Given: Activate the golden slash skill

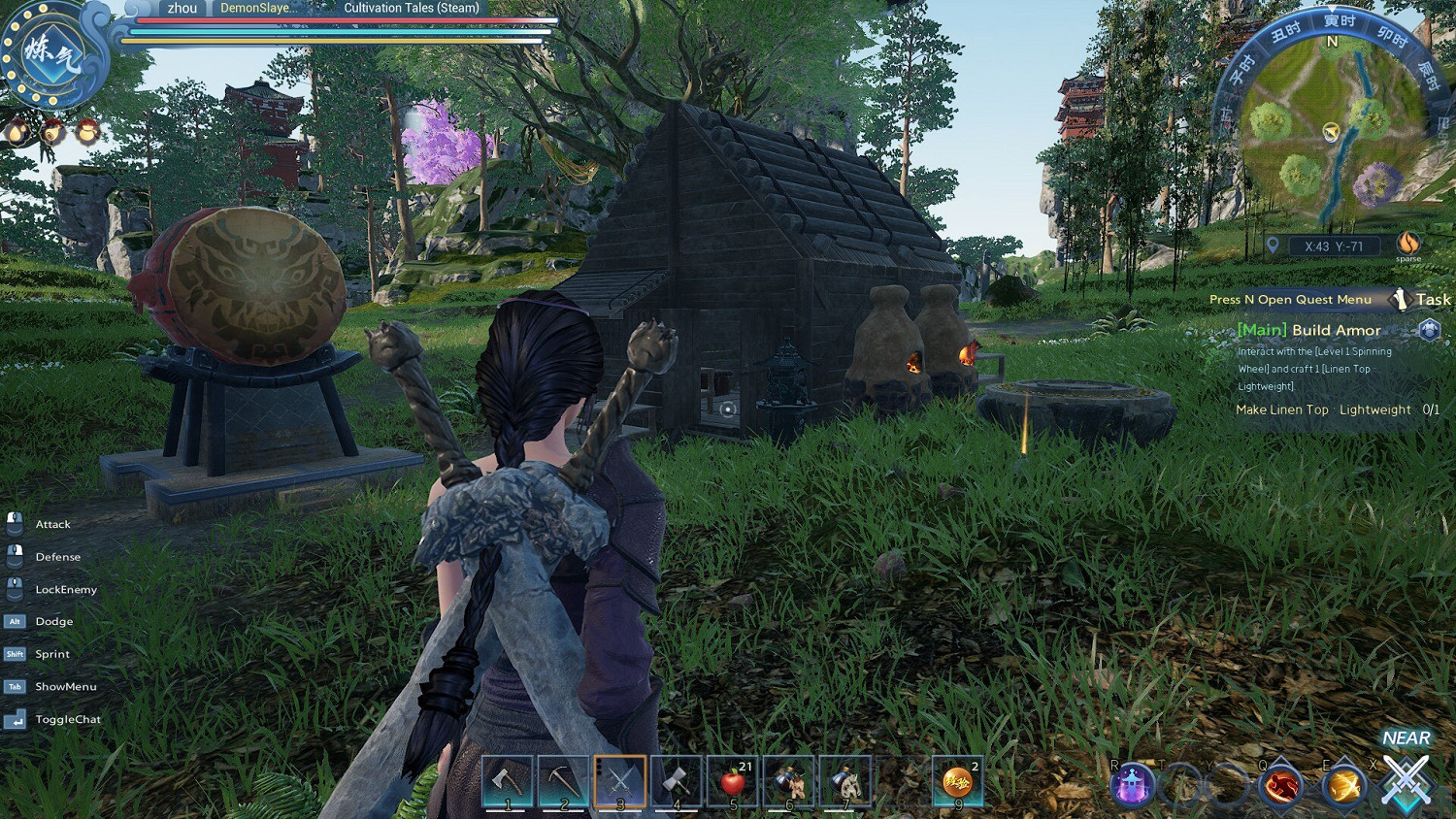Looking at the screenshot, I should [1344, 785].
